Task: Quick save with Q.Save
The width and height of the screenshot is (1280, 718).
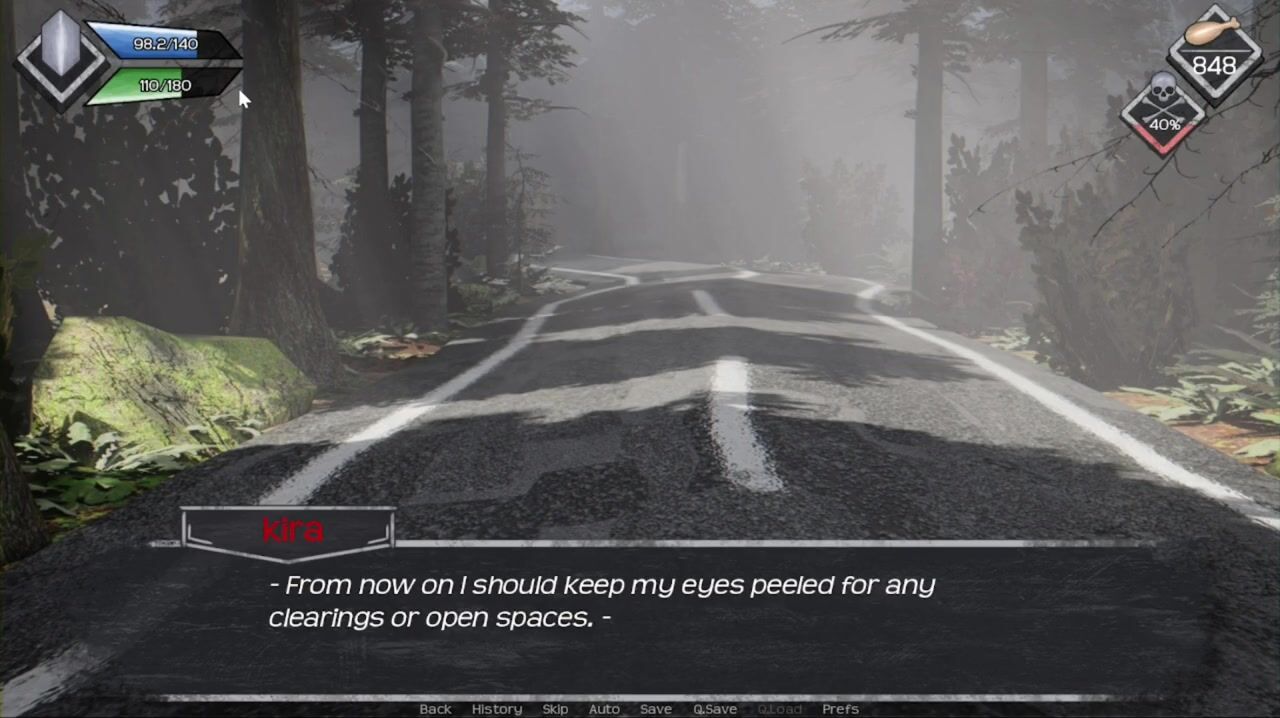Action: pyautogui.click(x=715, y=709)
